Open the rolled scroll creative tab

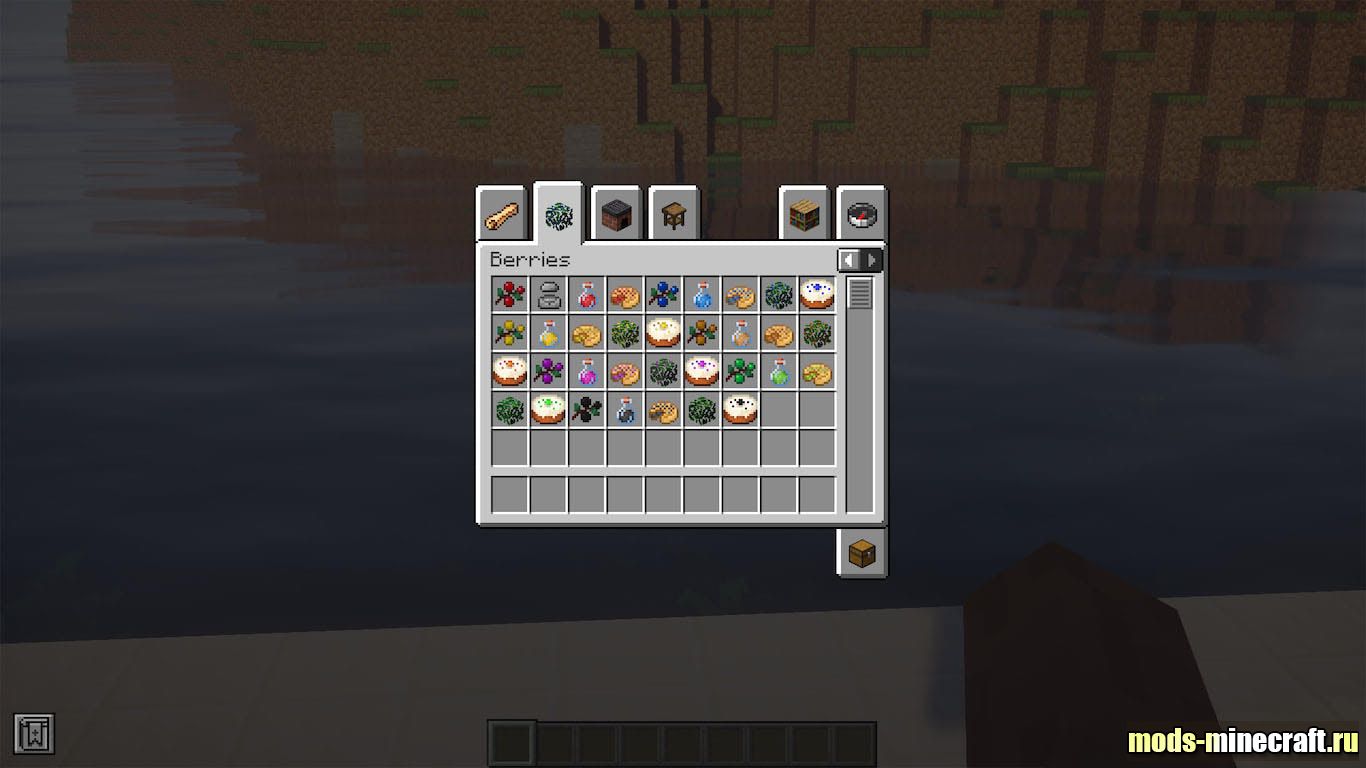point(501,214)
